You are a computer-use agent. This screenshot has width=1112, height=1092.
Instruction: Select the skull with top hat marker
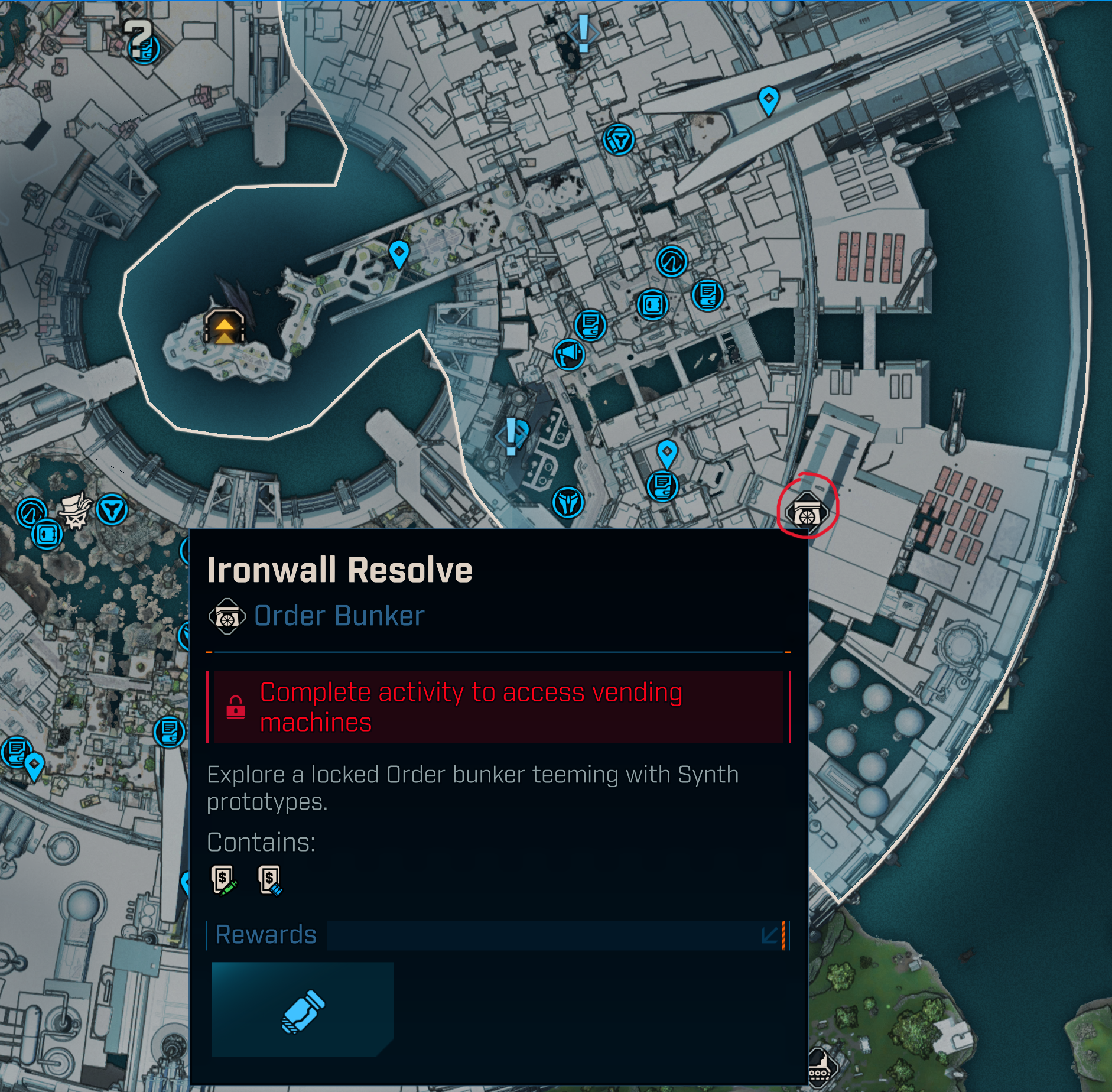click(x=76, y=511)
